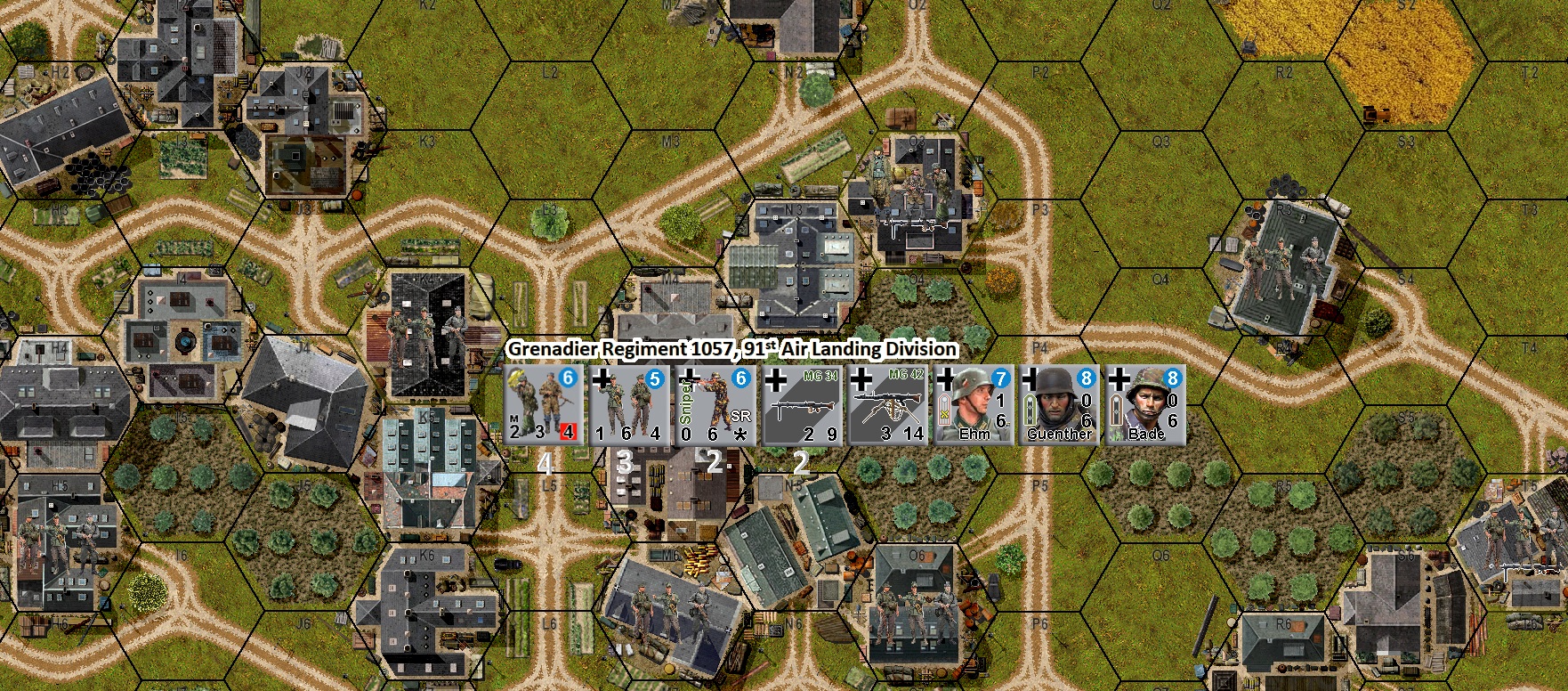1568x691 pixels.
Task: Select the MG 42 machine gun counter
Action: click(890, 405)
